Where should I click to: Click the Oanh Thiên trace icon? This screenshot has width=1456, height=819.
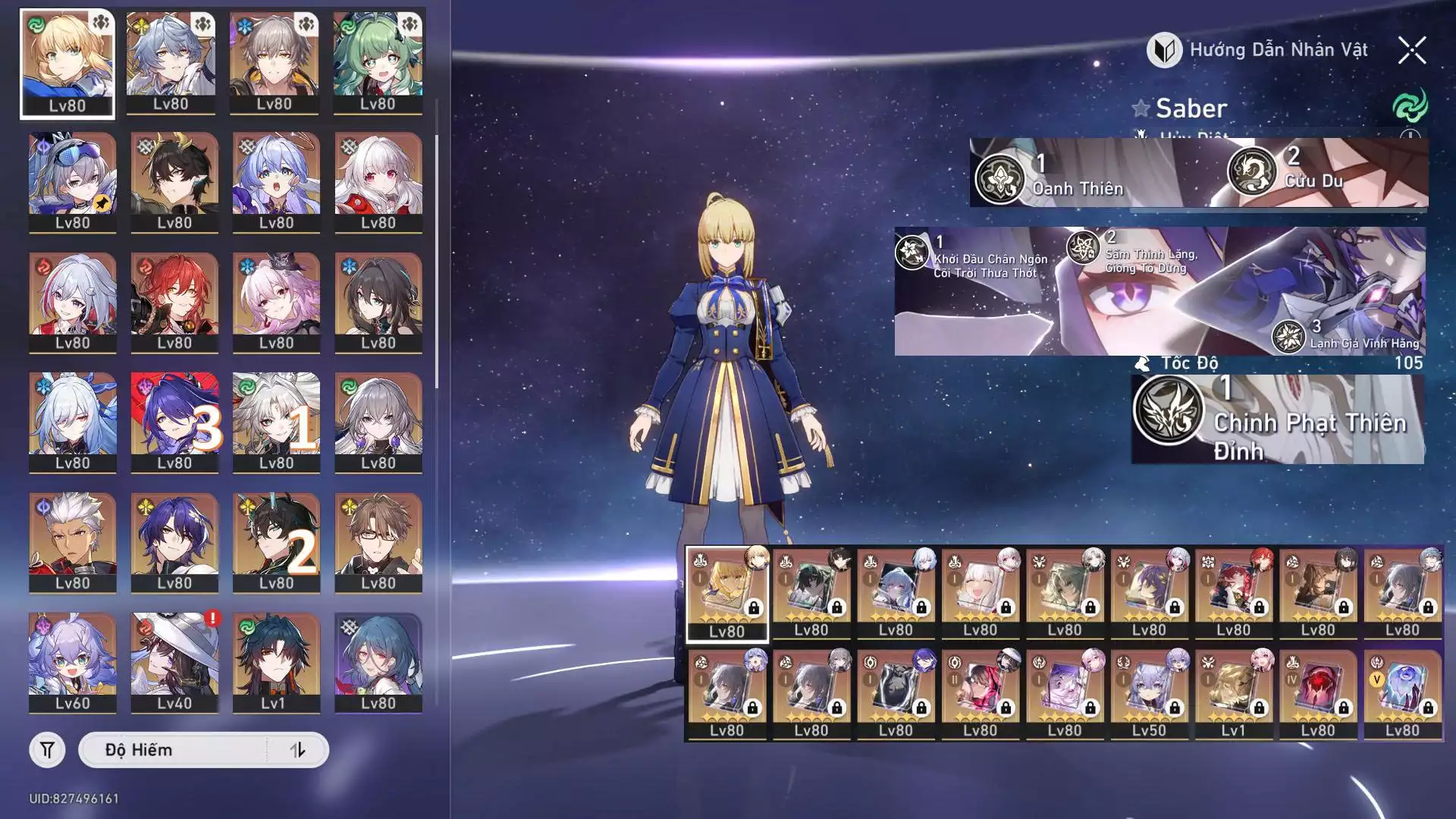click(x=1000, y=180)
